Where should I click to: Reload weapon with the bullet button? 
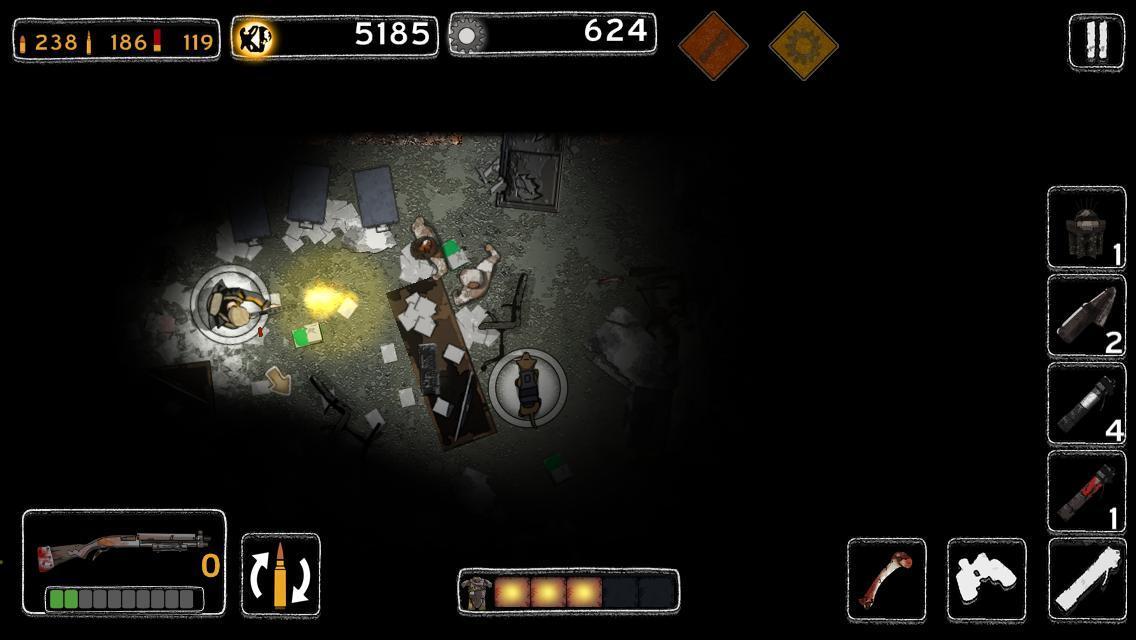point(281,575)
